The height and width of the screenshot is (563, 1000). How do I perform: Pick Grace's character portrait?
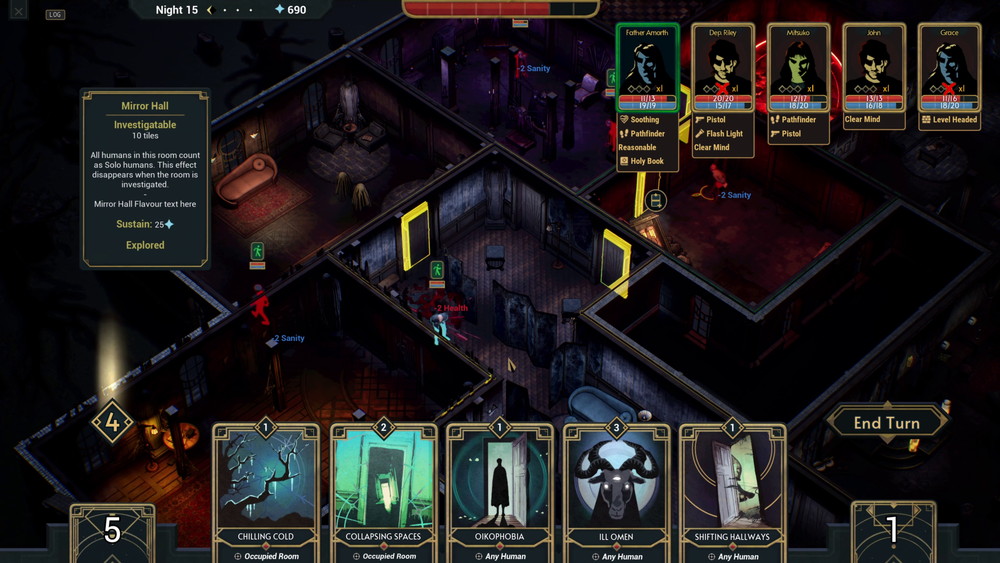[949, 67]
